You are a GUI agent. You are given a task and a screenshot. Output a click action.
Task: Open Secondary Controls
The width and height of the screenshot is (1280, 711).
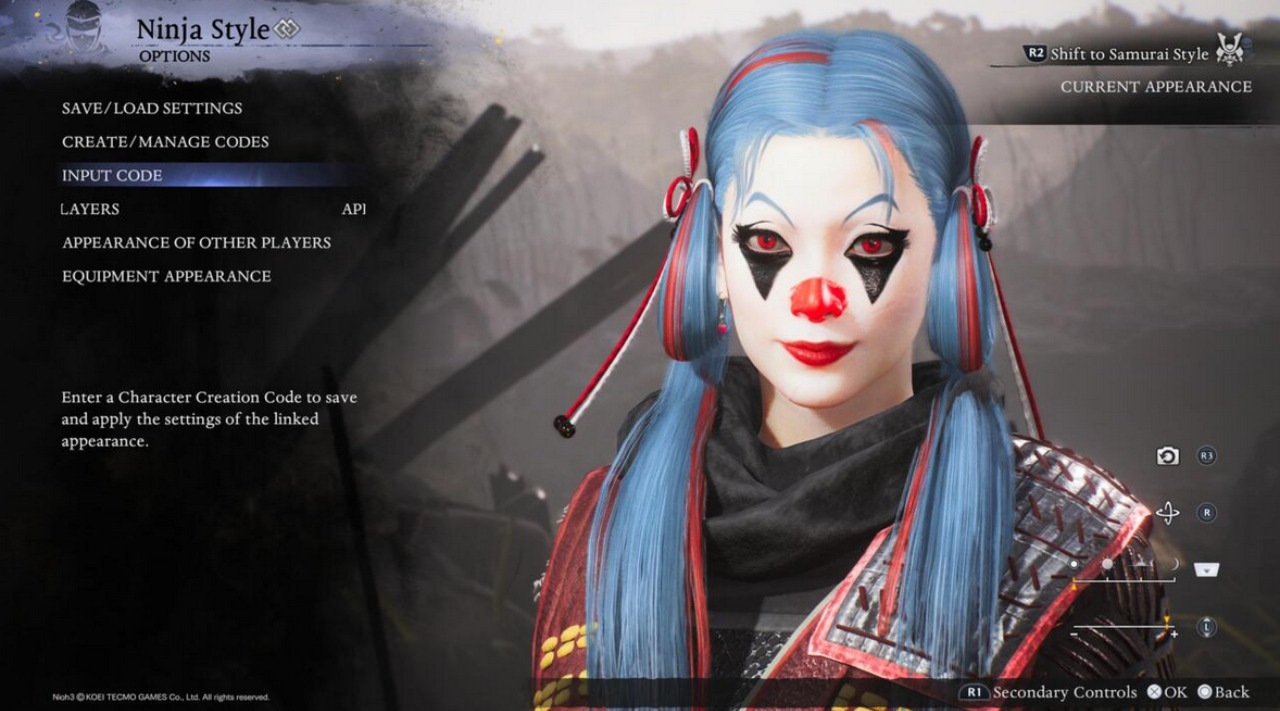[1064, 692]
